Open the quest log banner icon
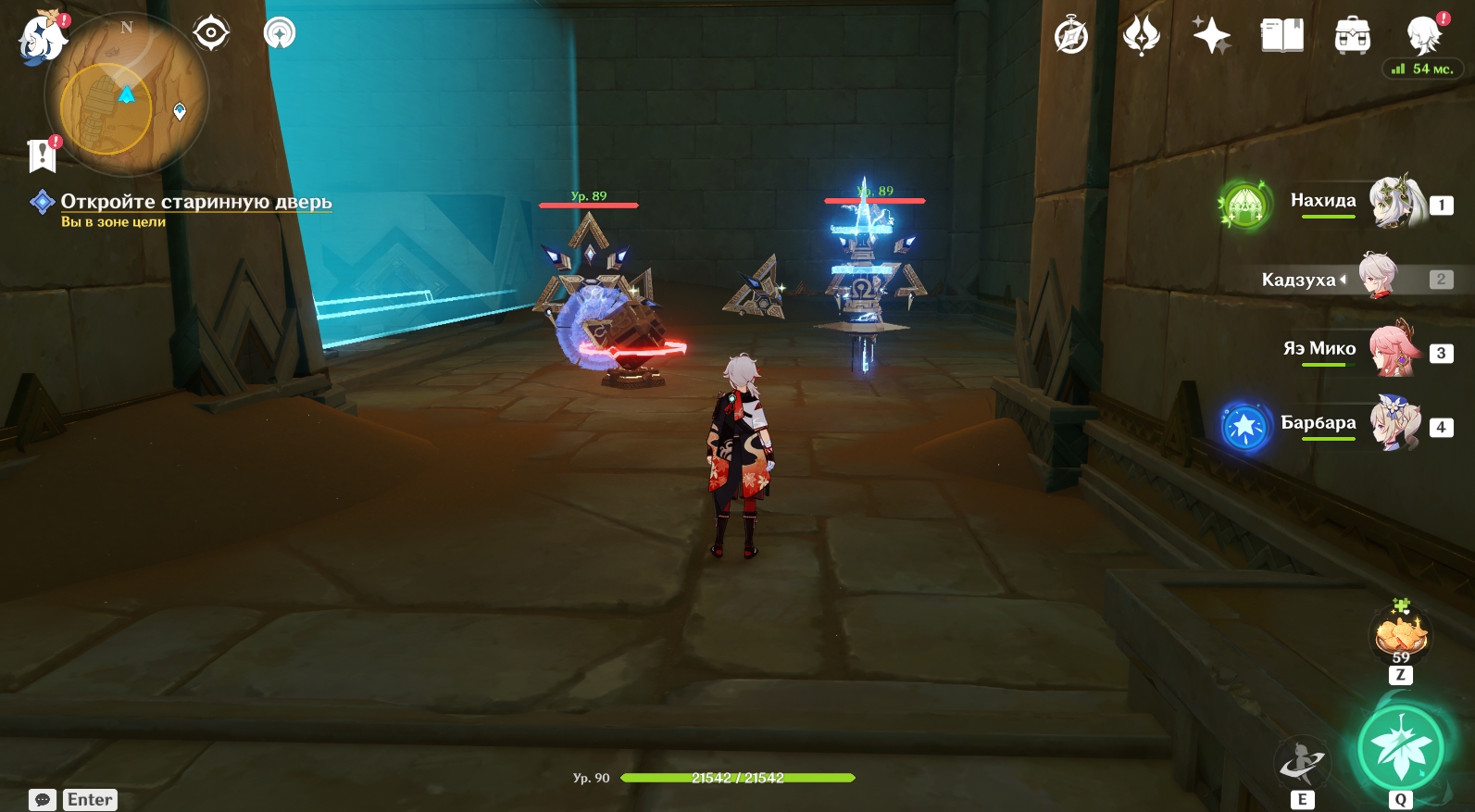 coord(43,156)
